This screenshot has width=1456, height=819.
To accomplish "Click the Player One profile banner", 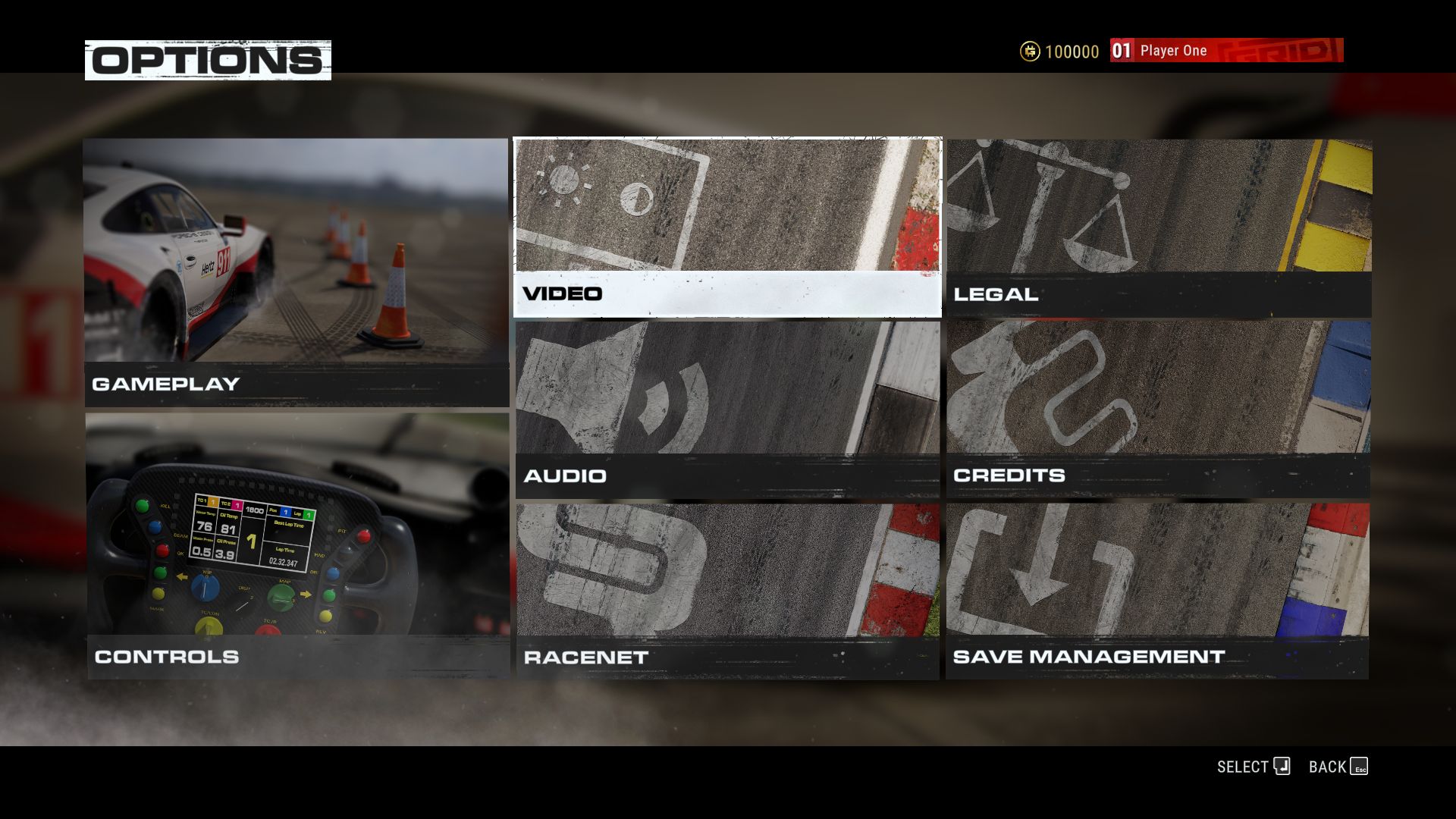I will pos(1225,51).
